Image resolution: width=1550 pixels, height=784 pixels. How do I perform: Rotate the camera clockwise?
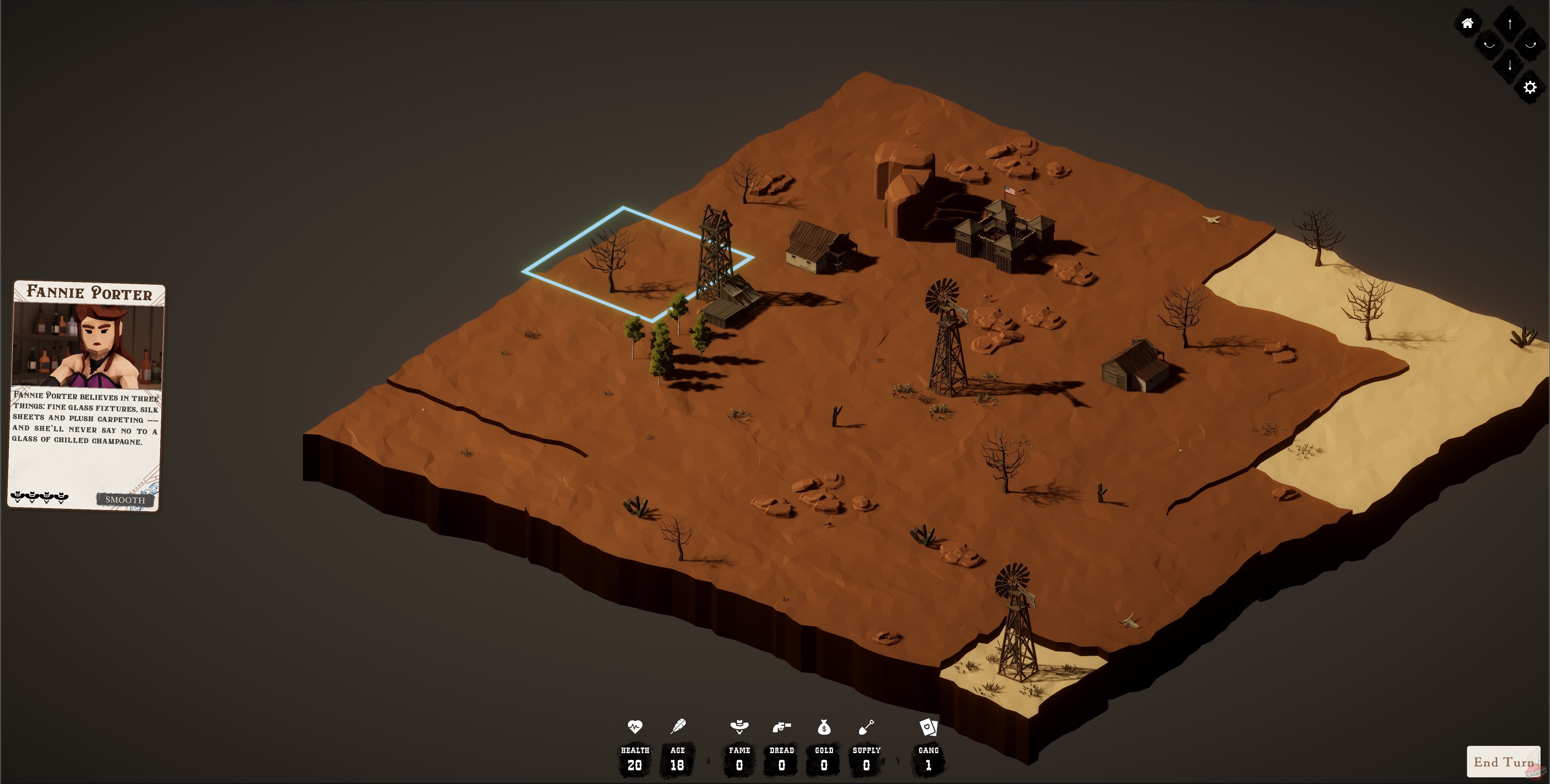[1530, 45]
